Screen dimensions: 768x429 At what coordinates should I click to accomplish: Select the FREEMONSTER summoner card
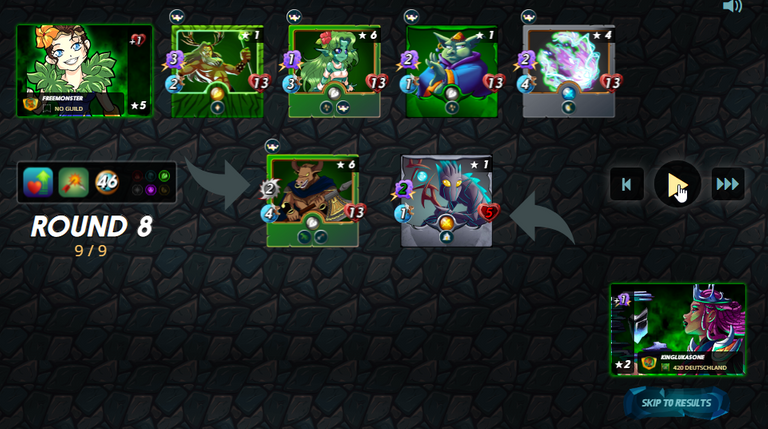coord(85,71)
